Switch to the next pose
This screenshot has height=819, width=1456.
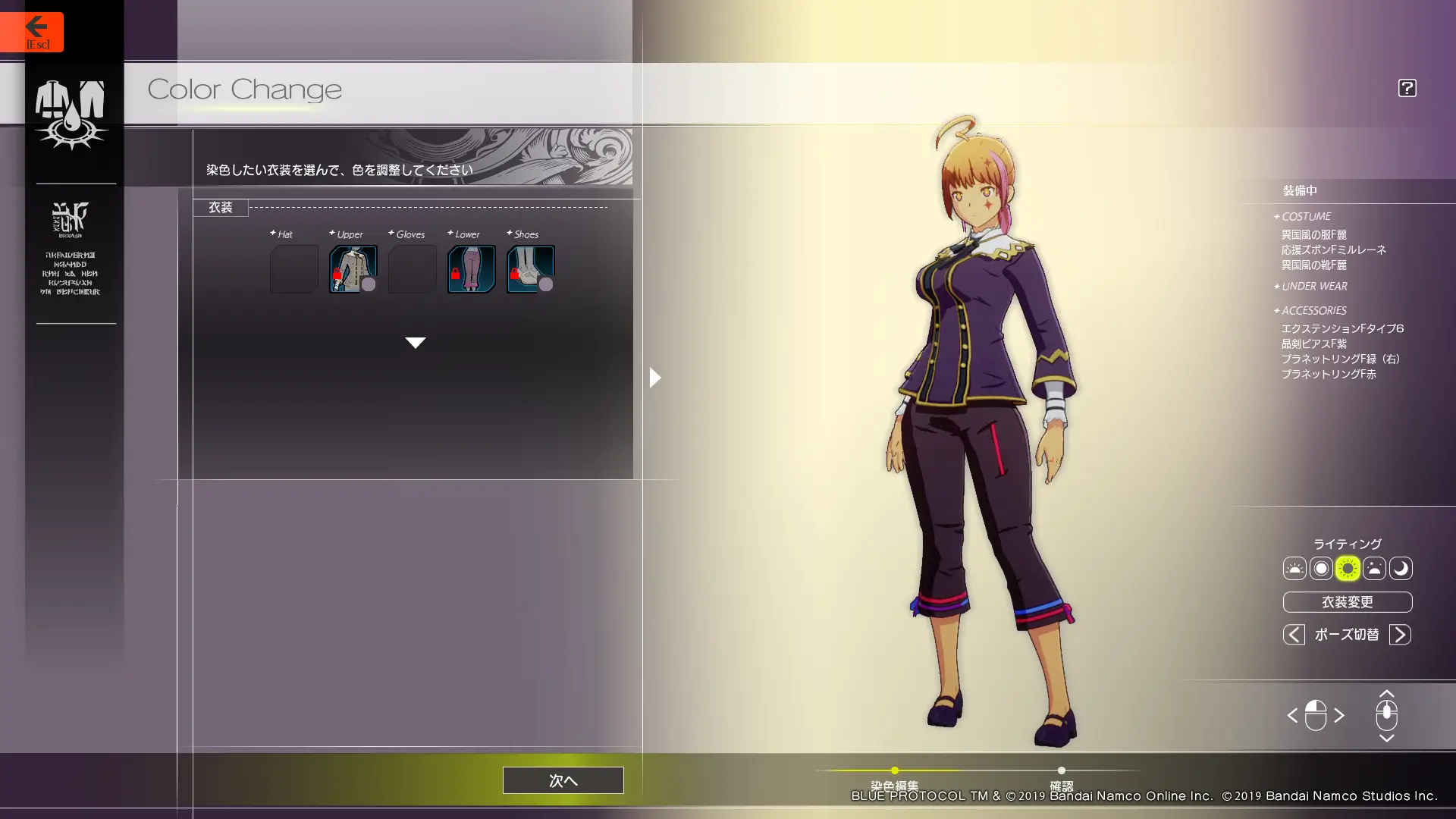point(1400,634)
